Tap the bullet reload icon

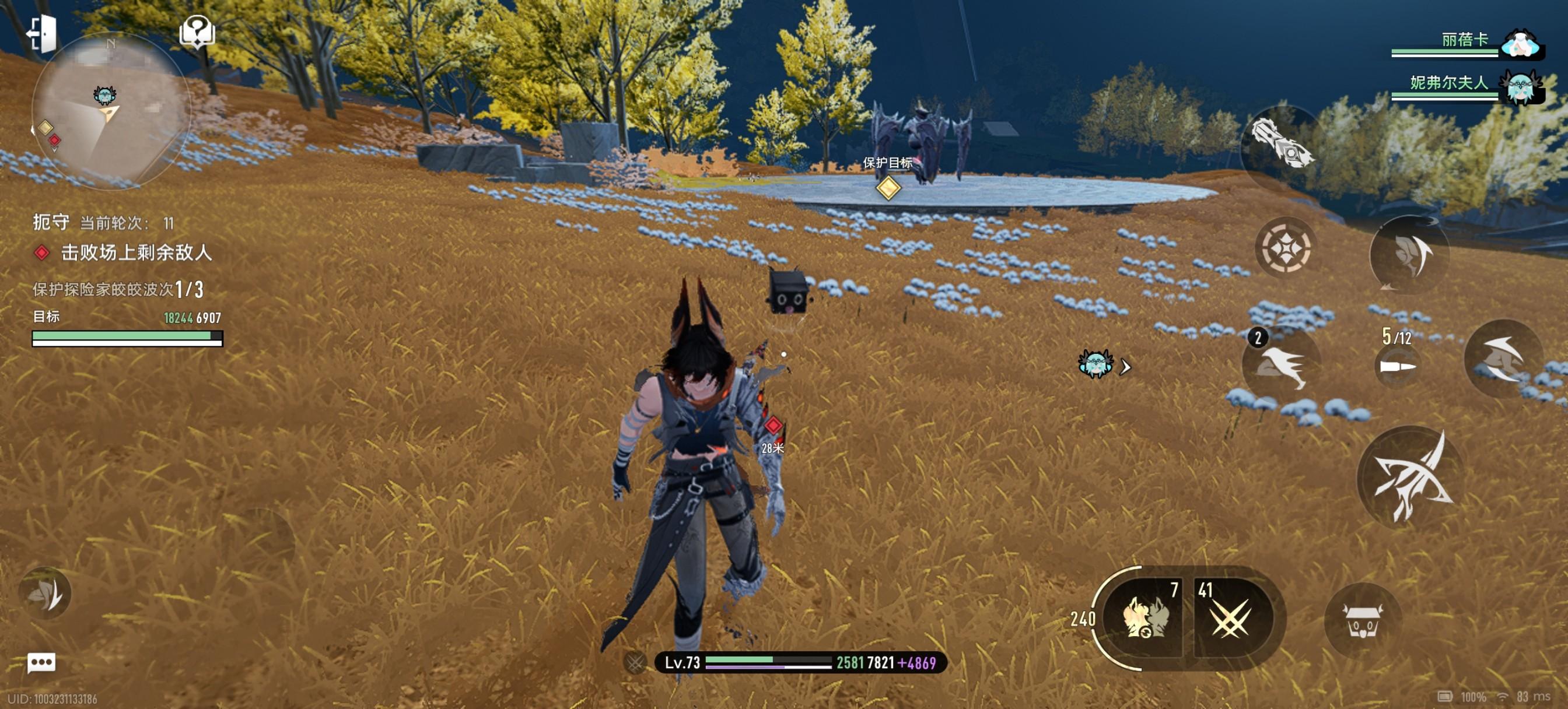click(x=1398, y=365)
